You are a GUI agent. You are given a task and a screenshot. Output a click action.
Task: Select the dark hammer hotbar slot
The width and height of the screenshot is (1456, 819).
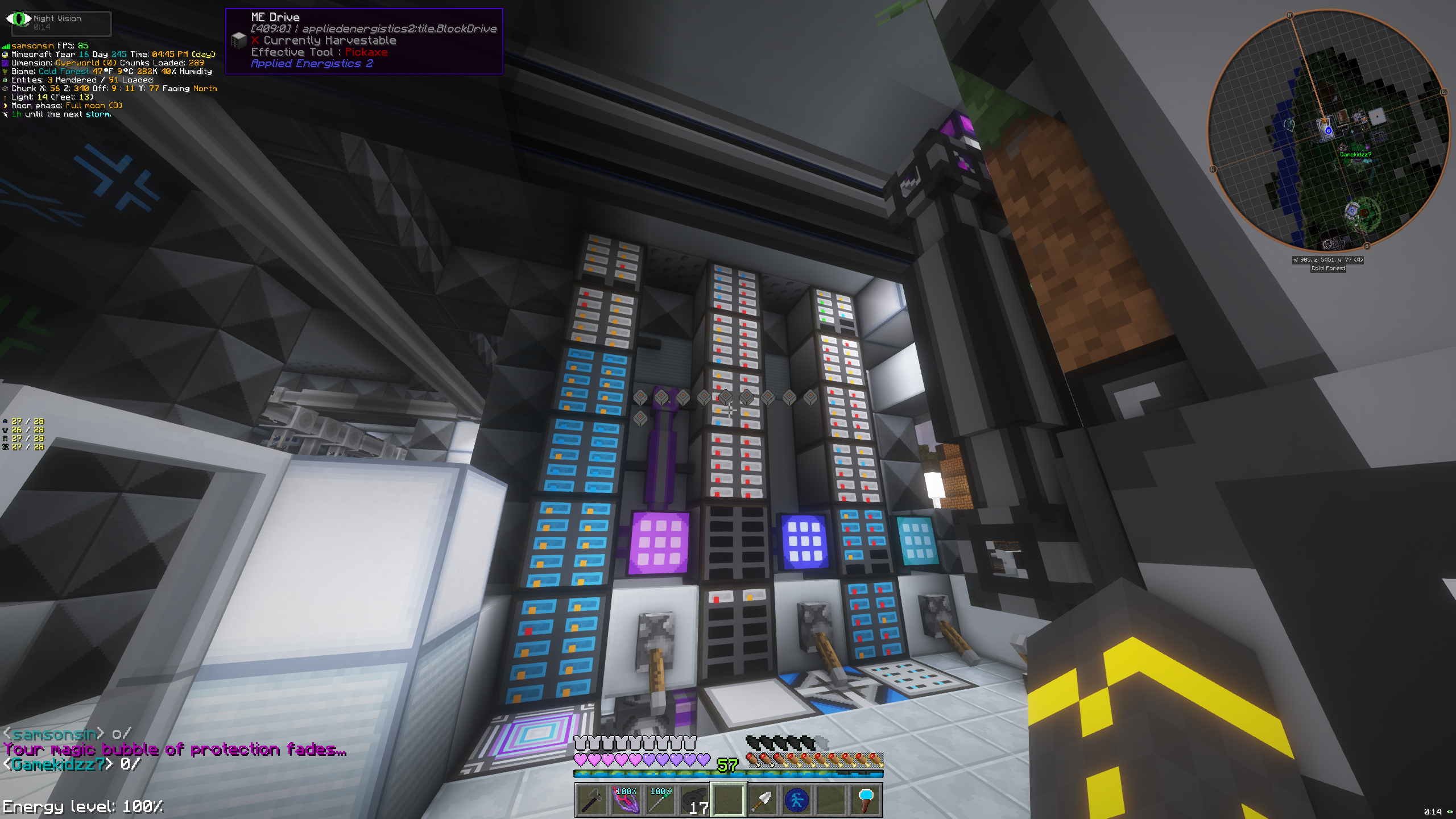591,800
